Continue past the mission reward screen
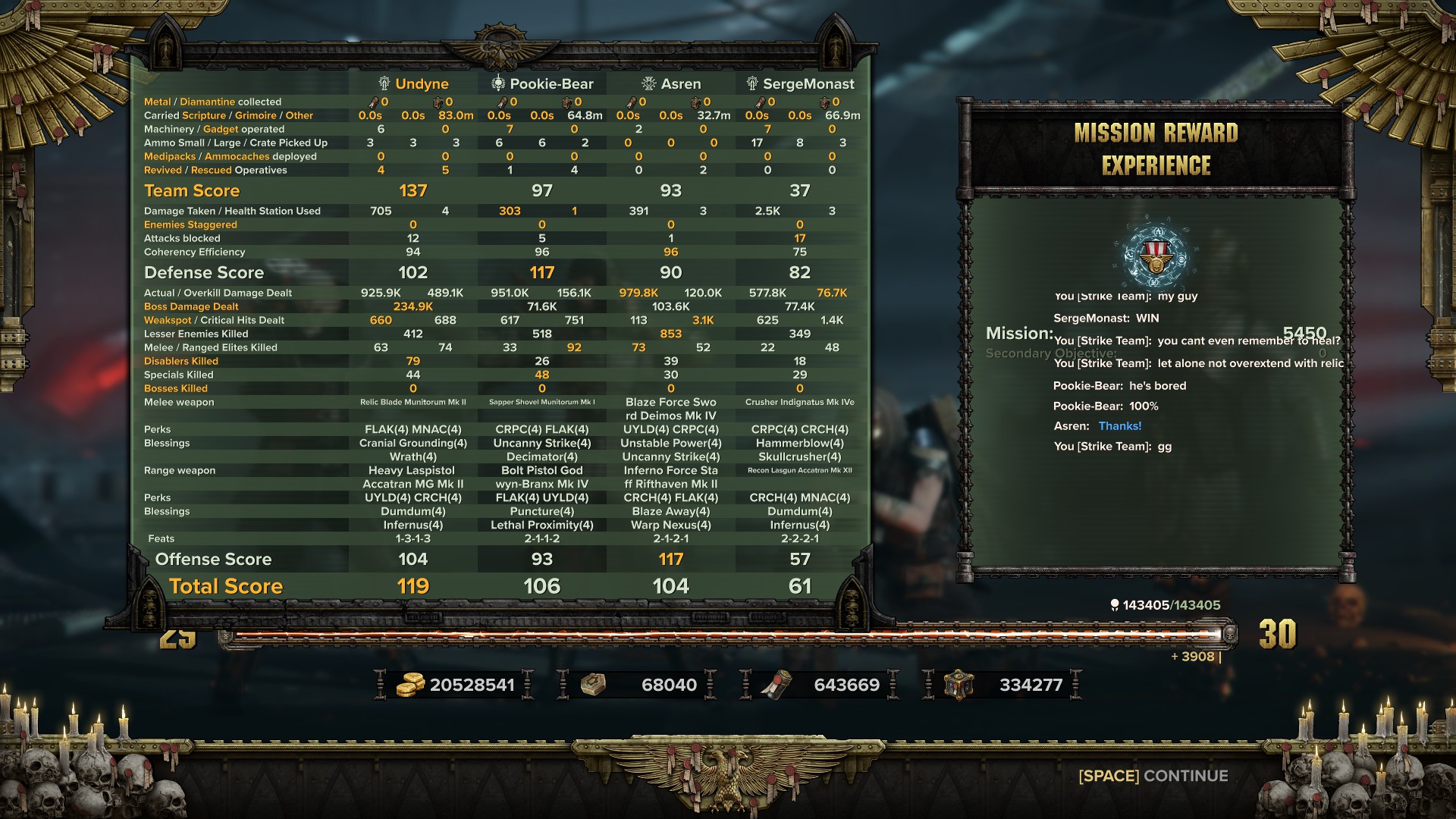This screenshot has width=1456, height=819. 1153,776
